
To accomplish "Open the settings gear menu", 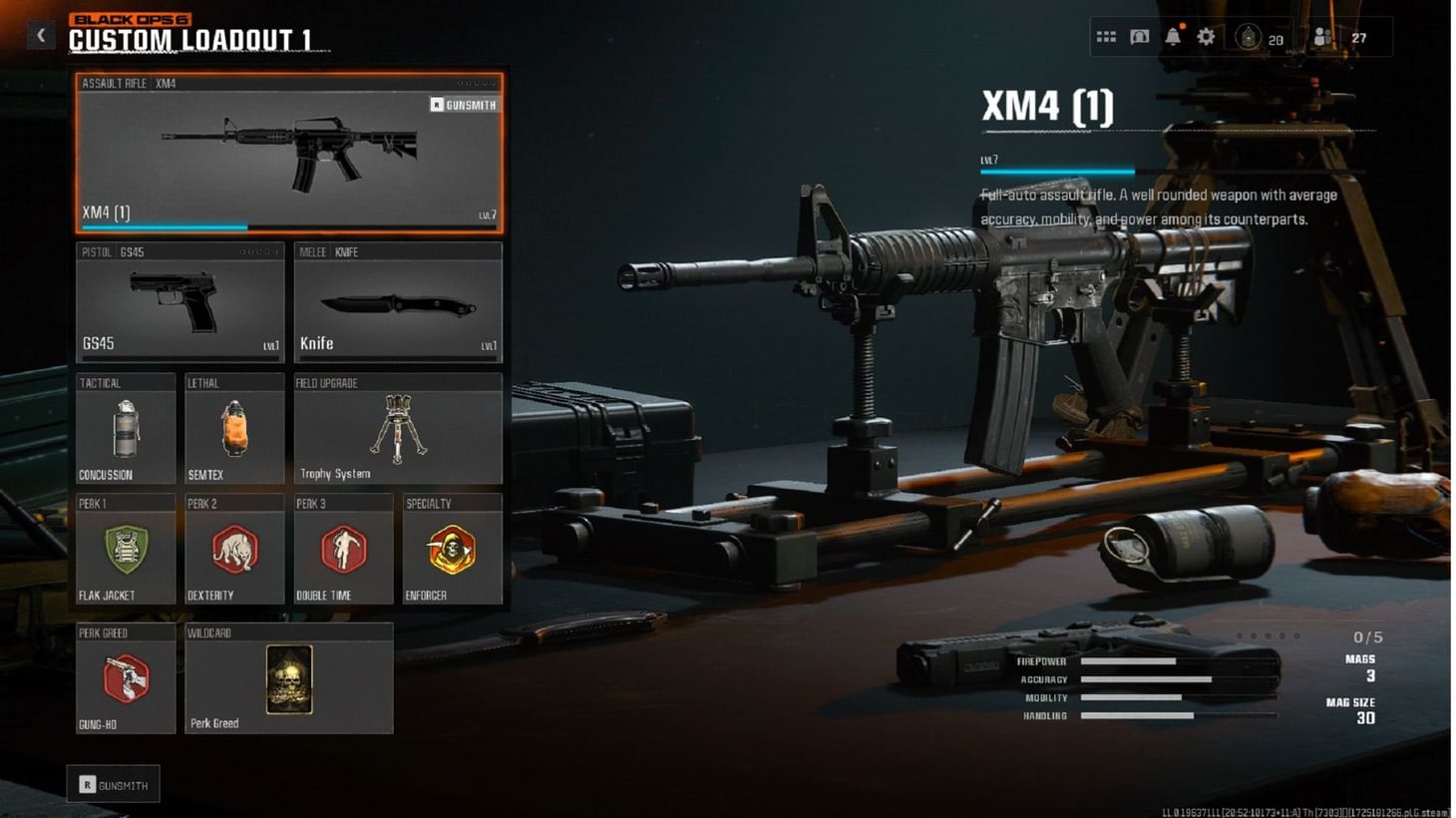I will tap(1206, 35).
